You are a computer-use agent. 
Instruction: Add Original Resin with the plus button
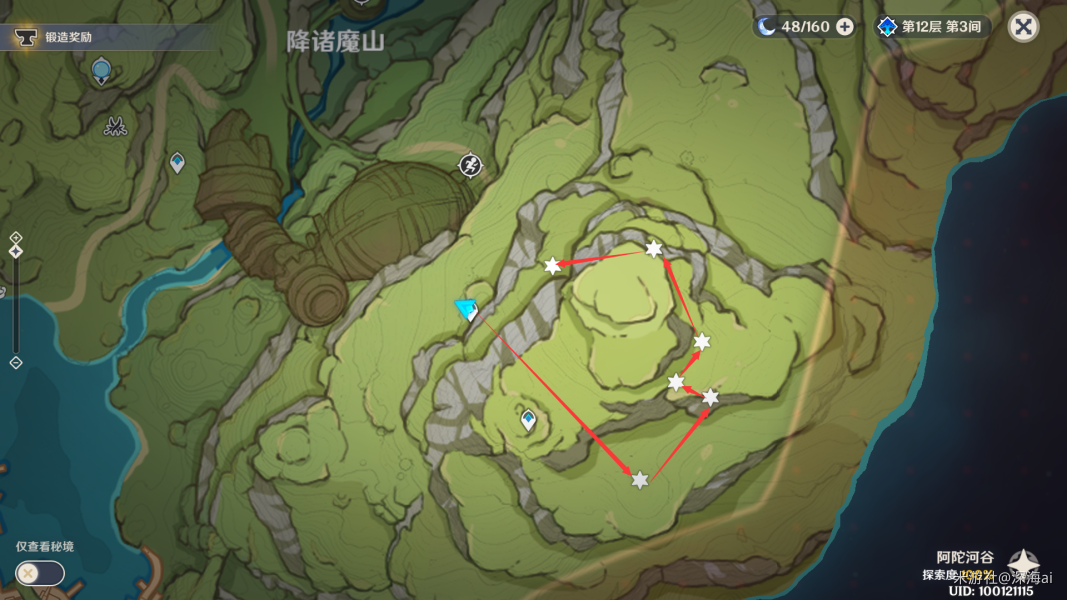click(x=845, y=27)
